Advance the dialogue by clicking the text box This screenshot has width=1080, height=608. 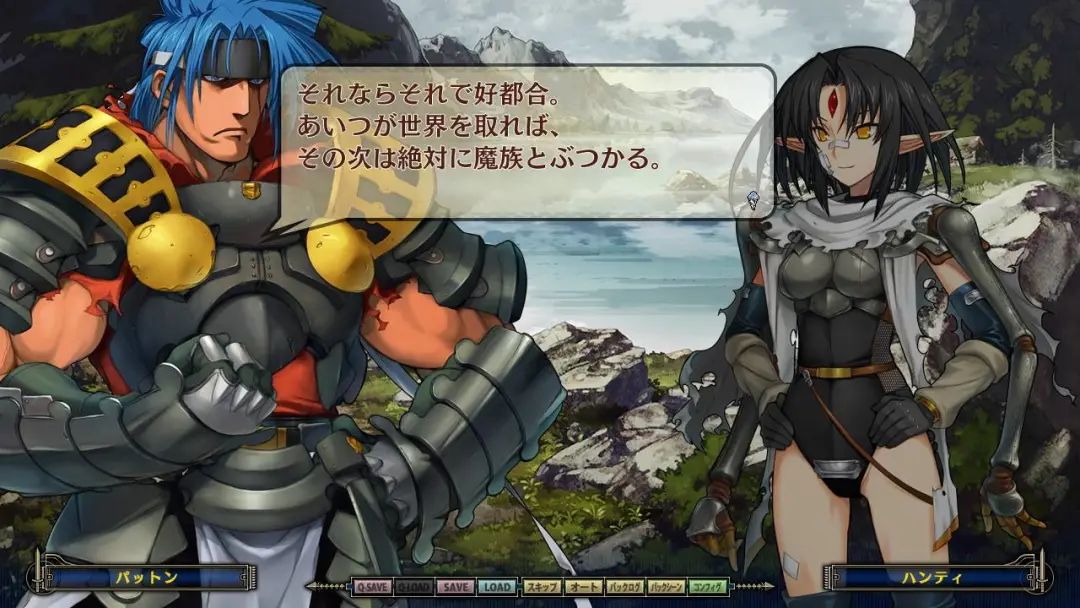pyautogui.click(x=527, y=141)
